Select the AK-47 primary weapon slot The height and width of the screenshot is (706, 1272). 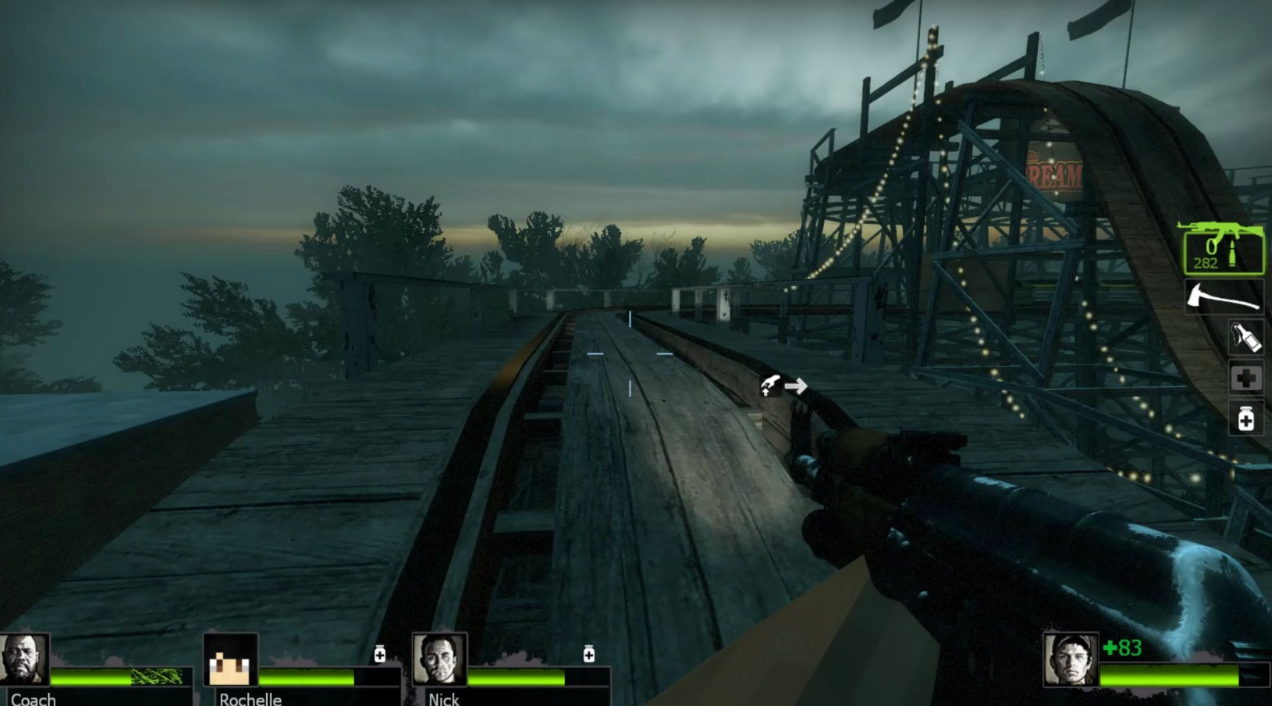1223,247
